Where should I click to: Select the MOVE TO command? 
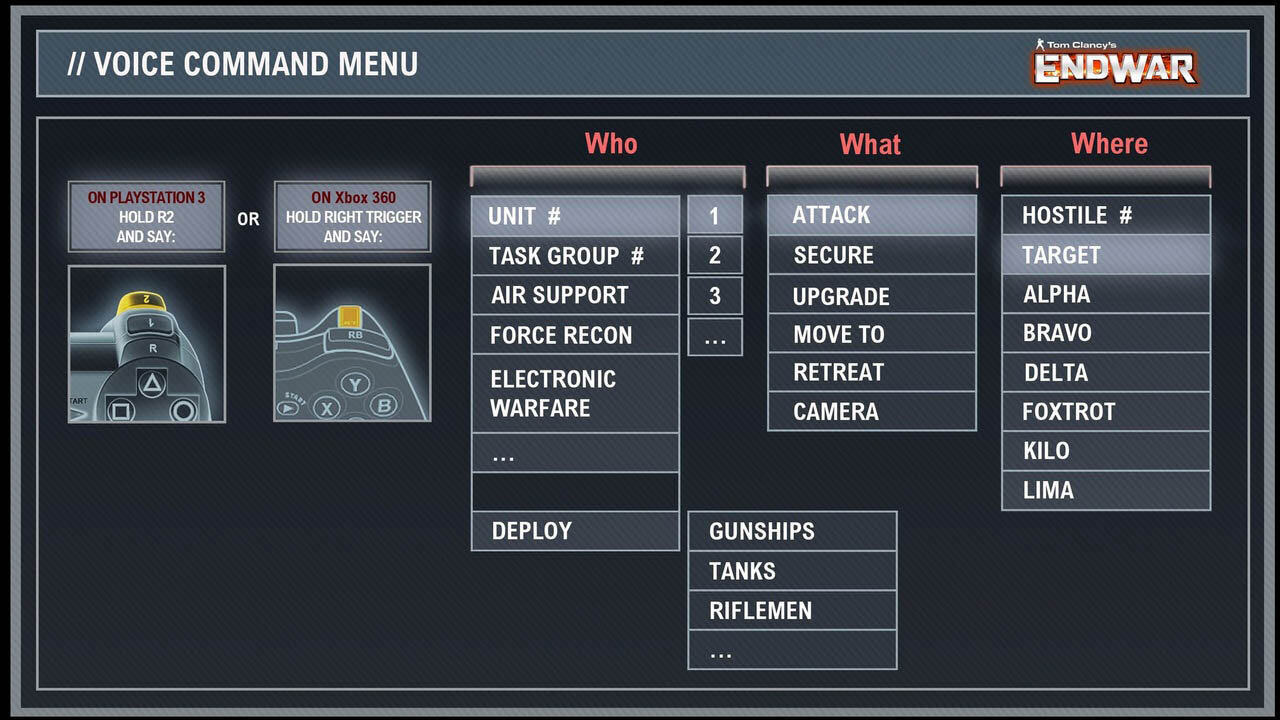click(871, 334)
